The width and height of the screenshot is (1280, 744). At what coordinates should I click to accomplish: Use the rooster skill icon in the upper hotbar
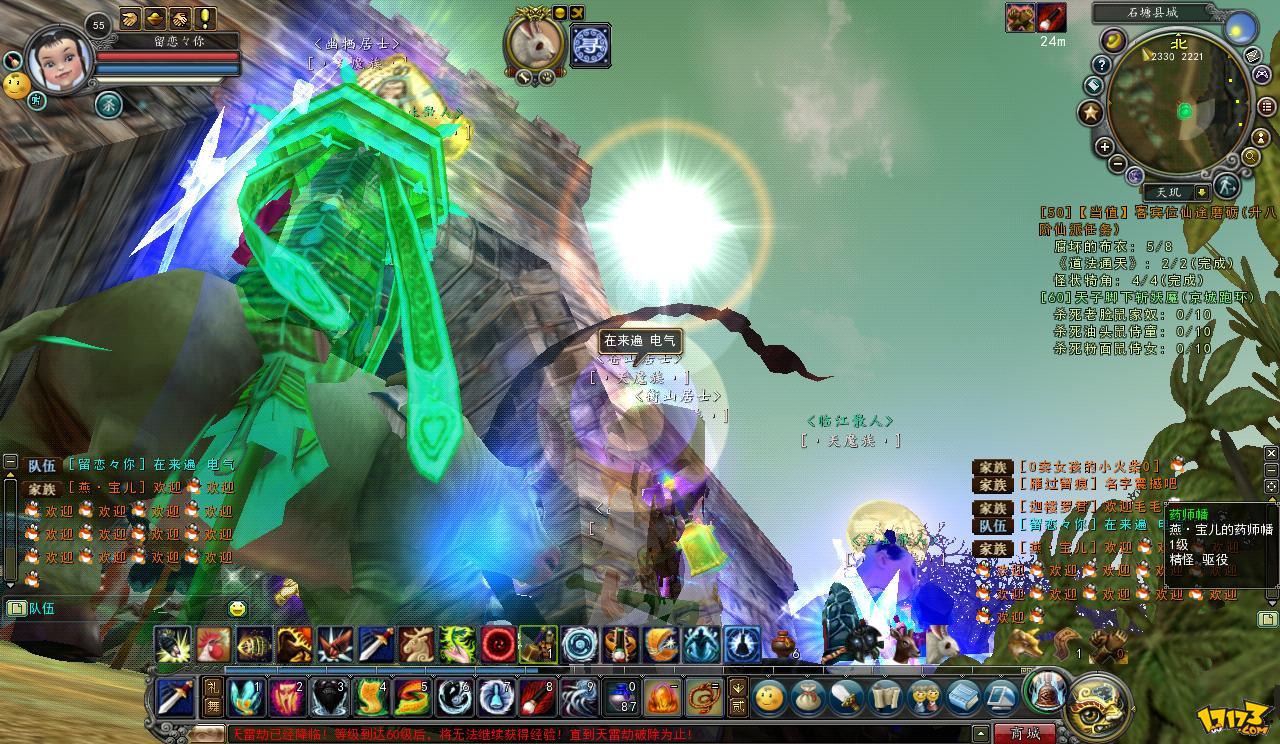tap(213, 645)
